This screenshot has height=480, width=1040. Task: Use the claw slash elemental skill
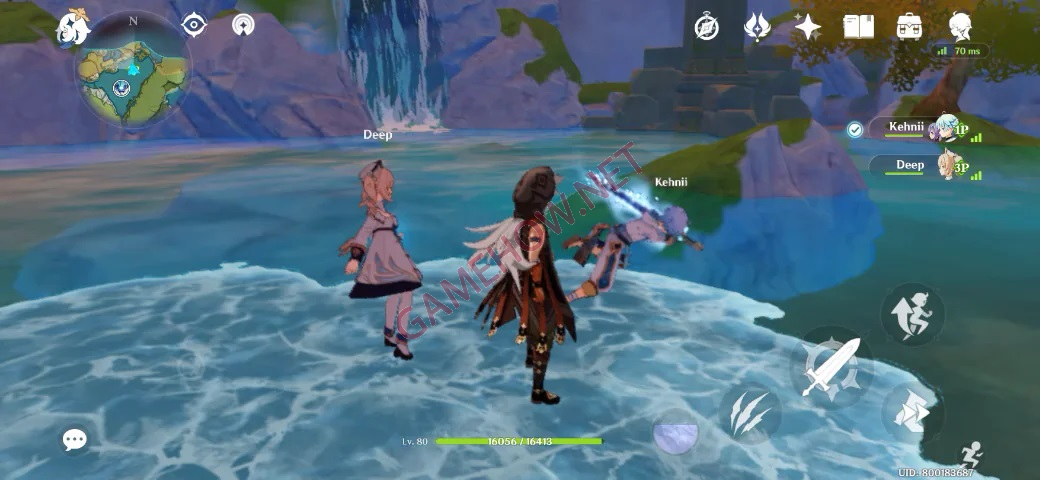750,413
